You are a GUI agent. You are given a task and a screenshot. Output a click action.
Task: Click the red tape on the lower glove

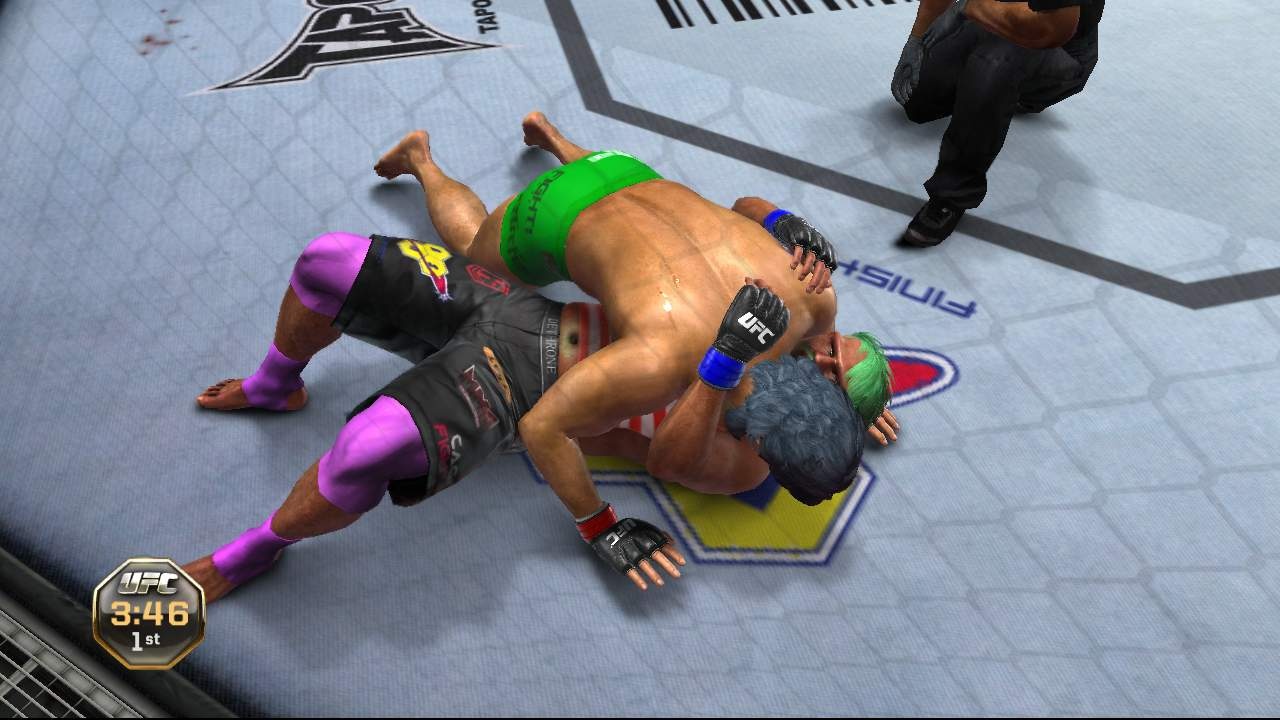597,522
